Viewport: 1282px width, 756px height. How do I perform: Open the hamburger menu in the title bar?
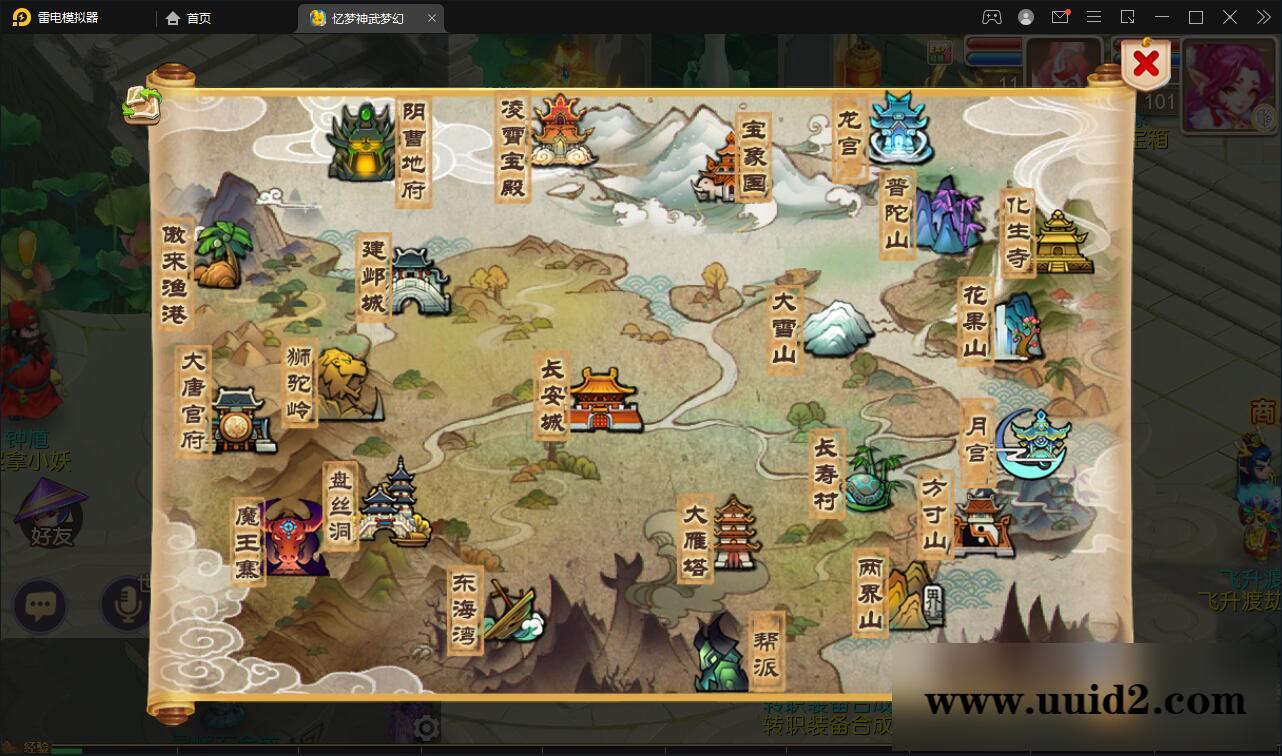point(1094,17)
